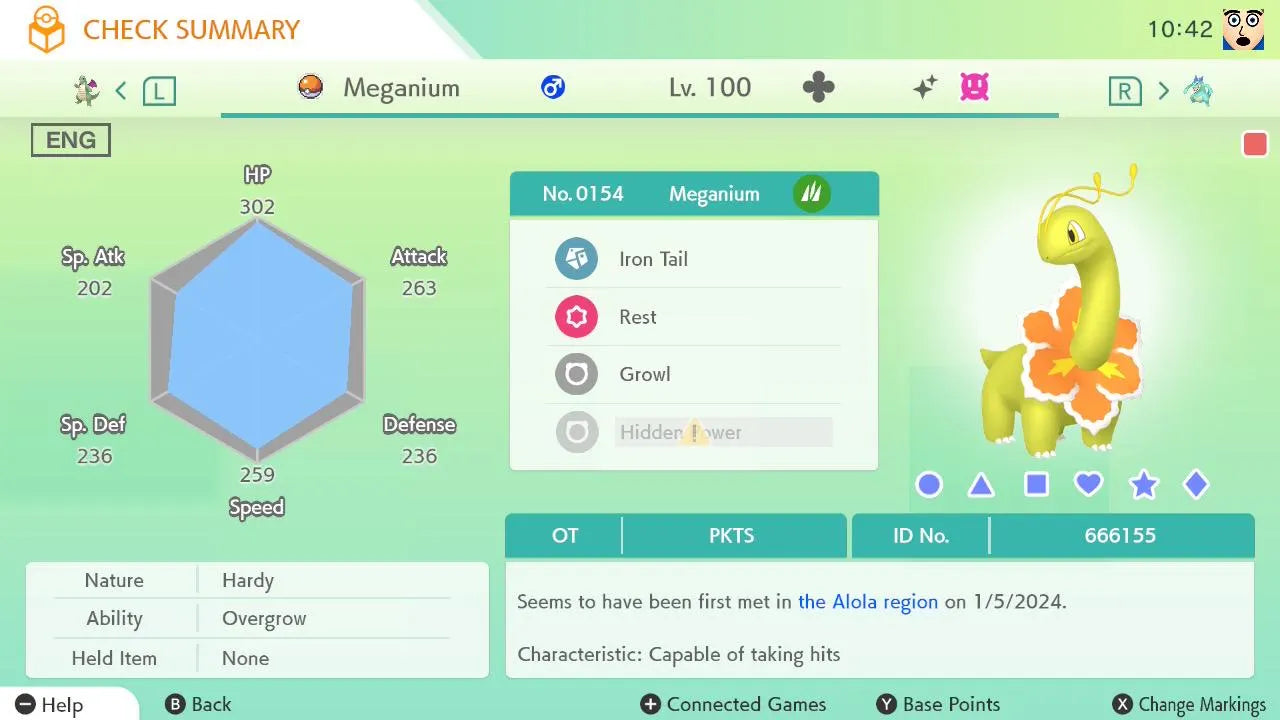Toggle the diamond marking
Viewport: 1280px width, 720px height.
pyautogui.click(x=1196, y=485)
